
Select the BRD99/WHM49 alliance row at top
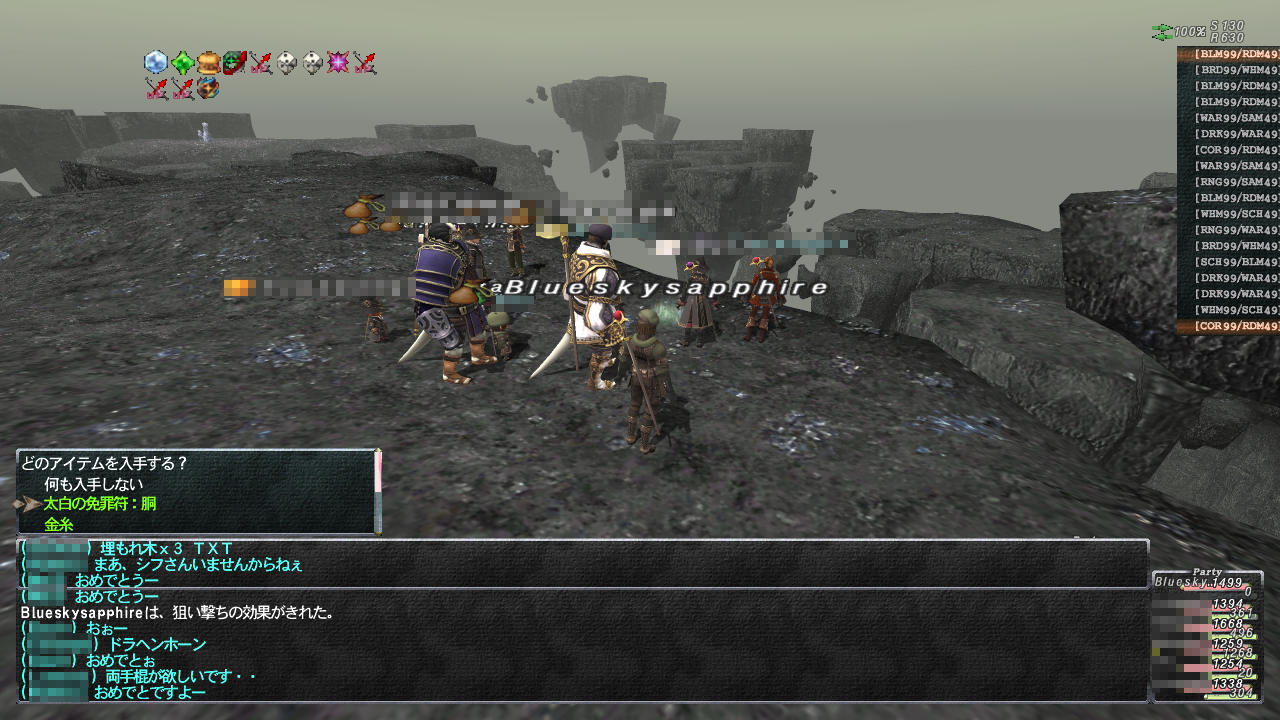(x=1234, y=70)
